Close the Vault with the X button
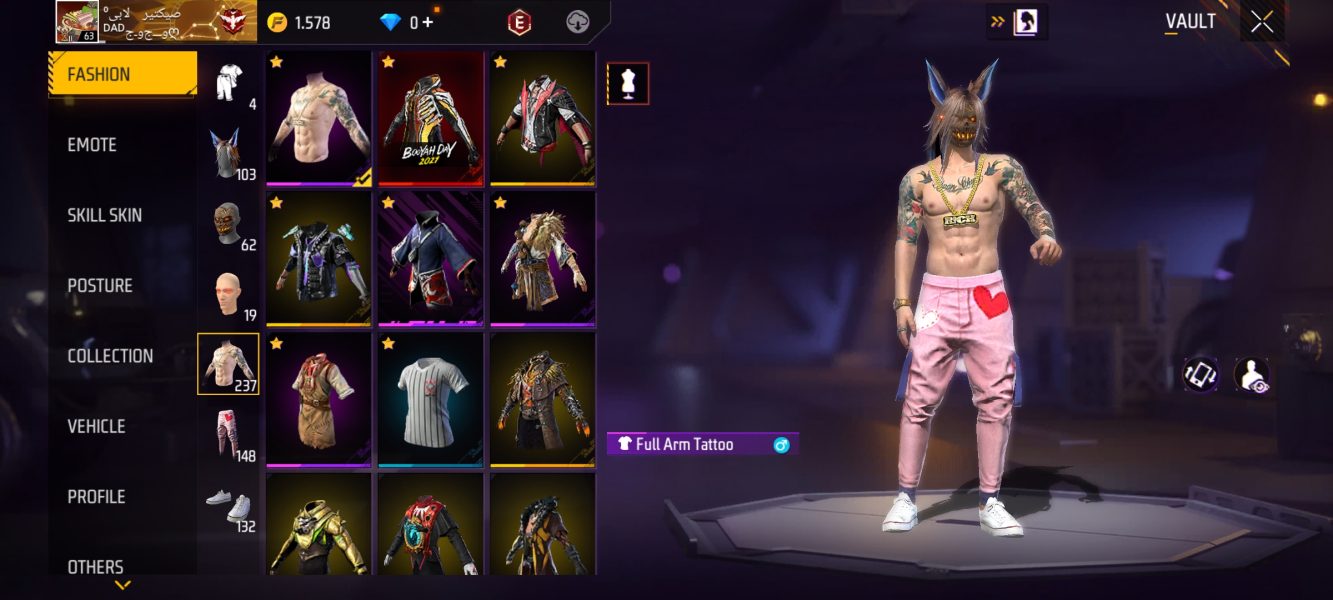Screen dimensions: 1333x600 pos(1262,21)
